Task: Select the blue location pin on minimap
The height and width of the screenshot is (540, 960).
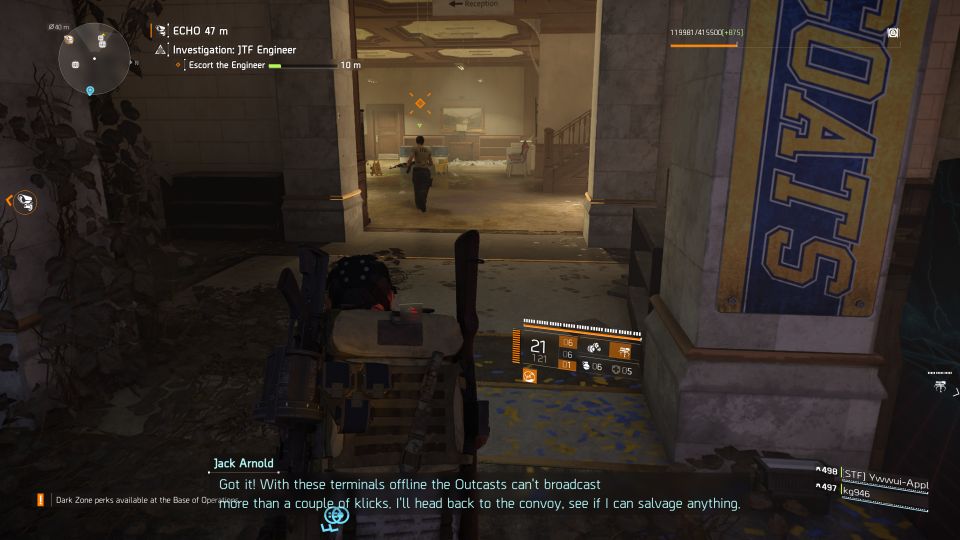Action: [91, 91]
